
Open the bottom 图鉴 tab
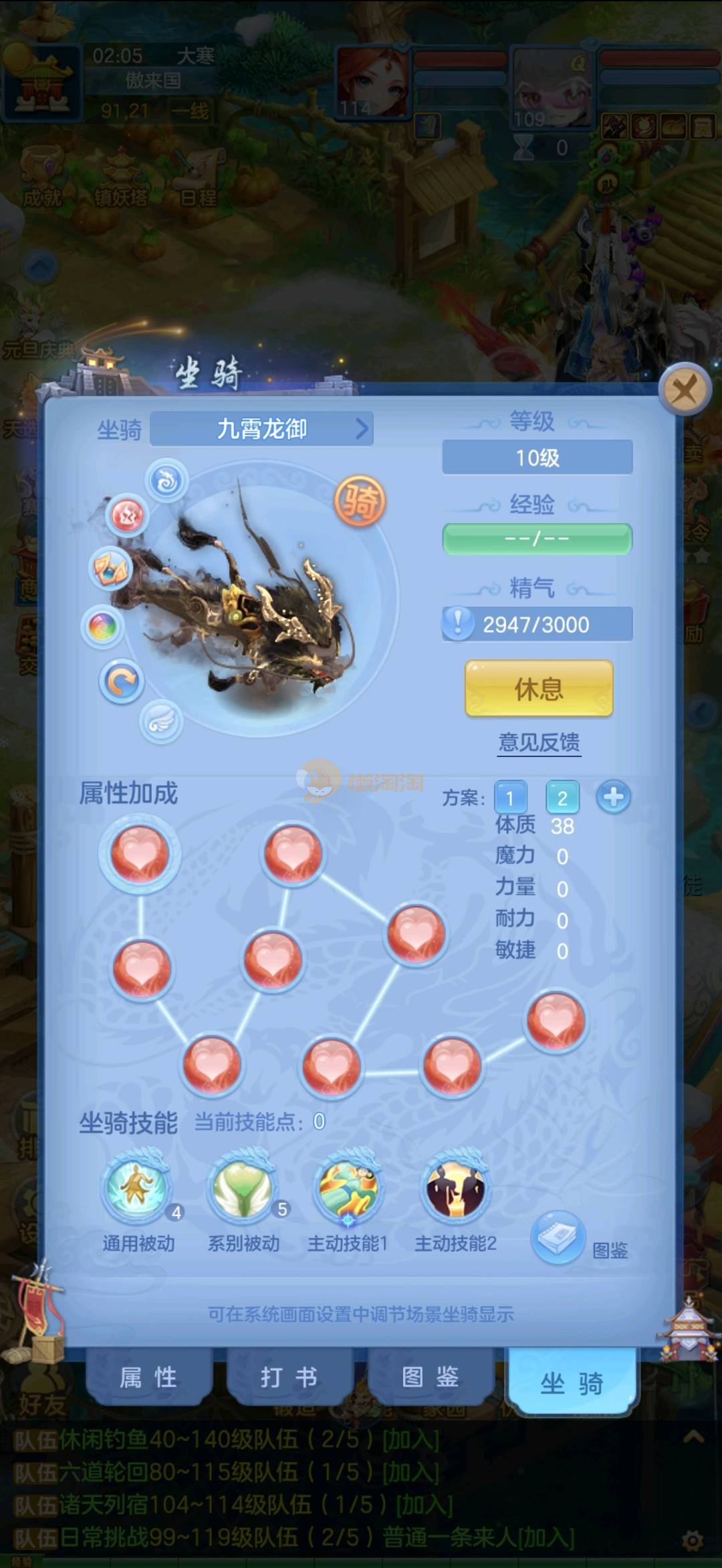click(430, 1378)
